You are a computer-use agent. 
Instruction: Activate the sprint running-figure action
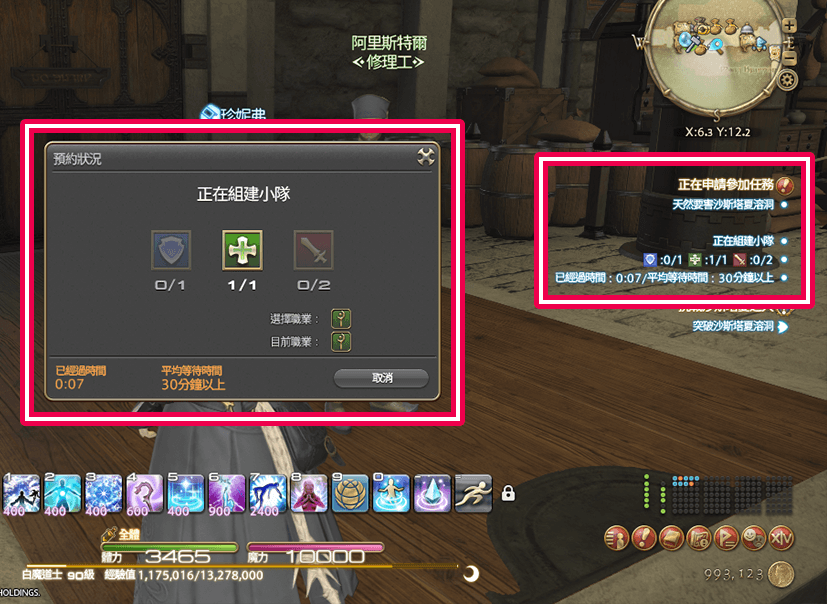469,492
